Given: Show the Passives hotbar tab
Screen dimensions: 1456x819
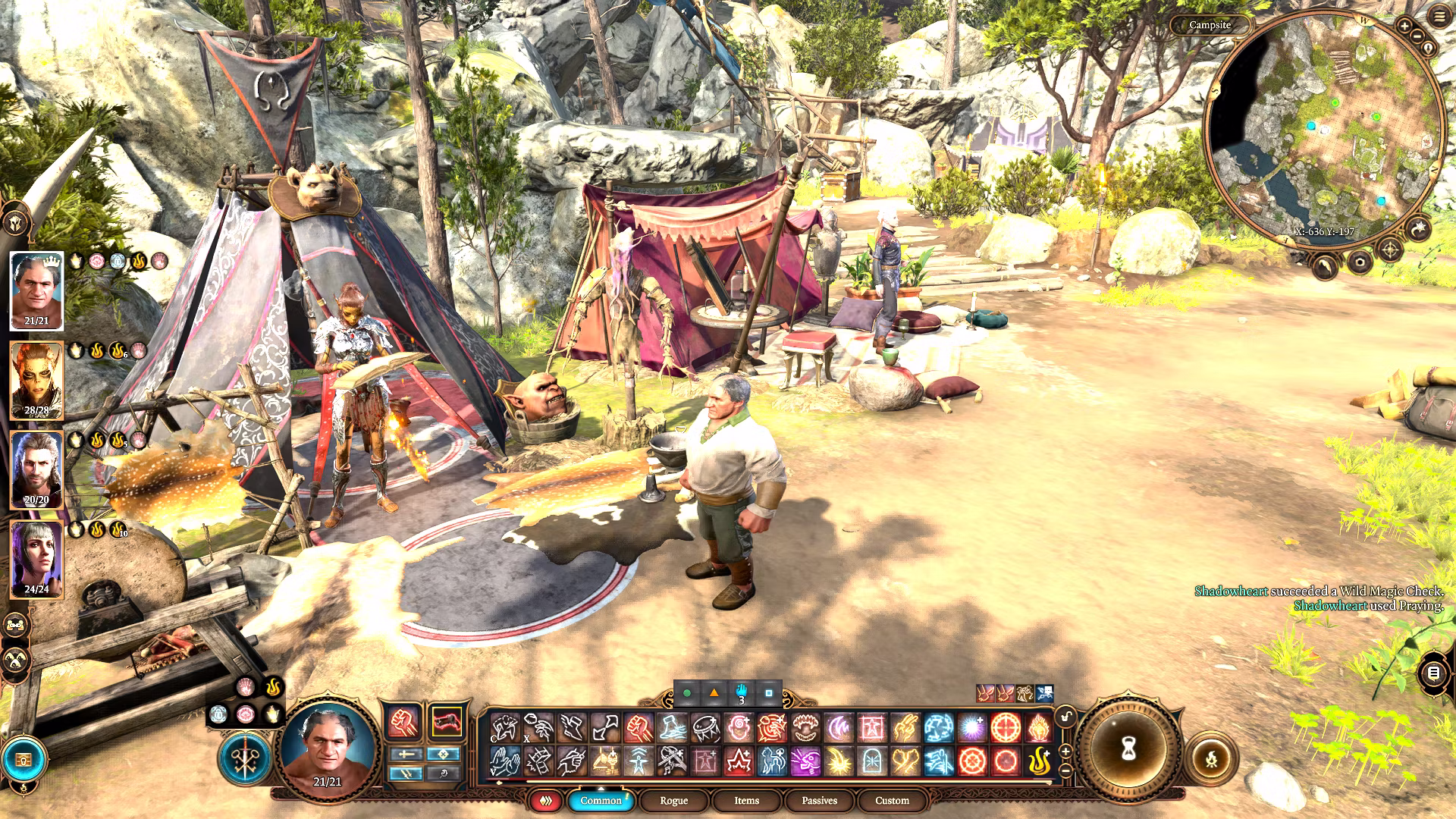Looking at the screenshot, I should pyautogui.click(x=819, y=800).
